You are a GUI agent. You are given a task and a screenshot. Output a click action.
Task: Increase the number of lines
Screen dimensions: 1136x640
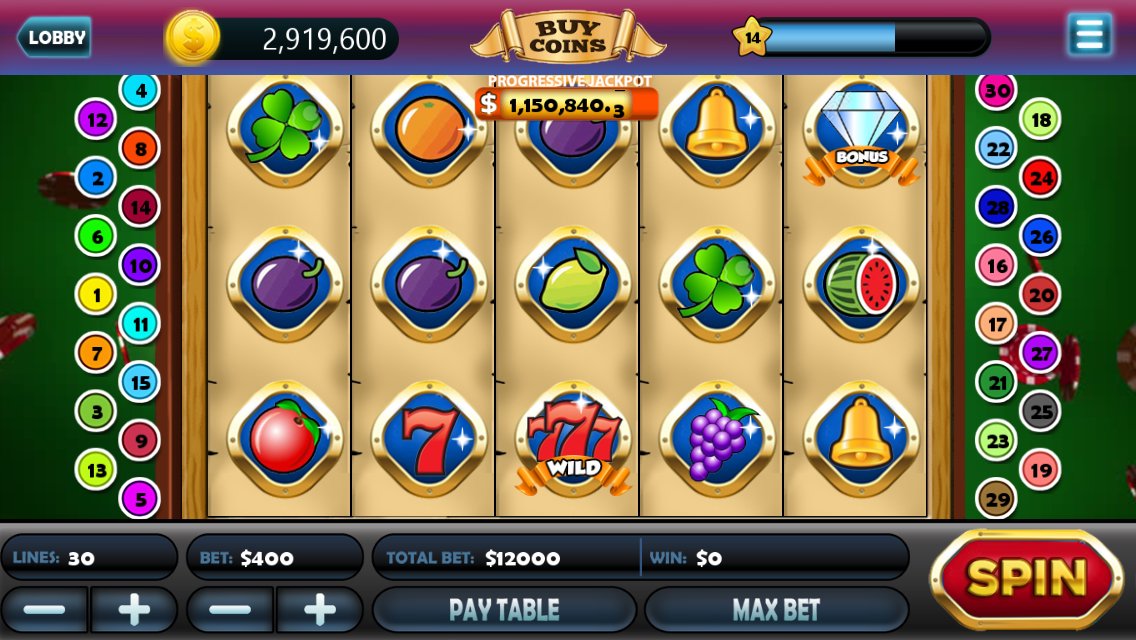point(134,609)
